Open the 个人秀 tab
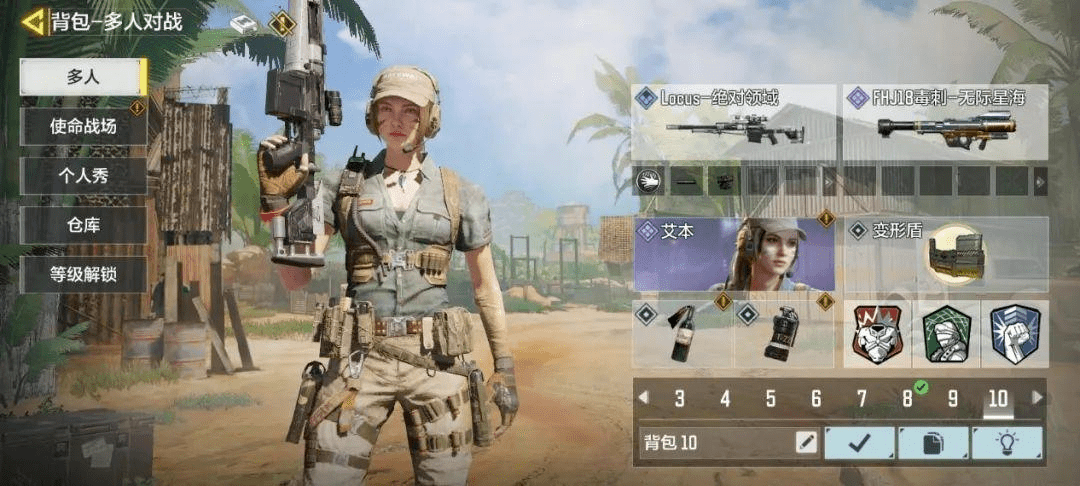The width and height of the screenshot is (1080, 486). (84, 176)
